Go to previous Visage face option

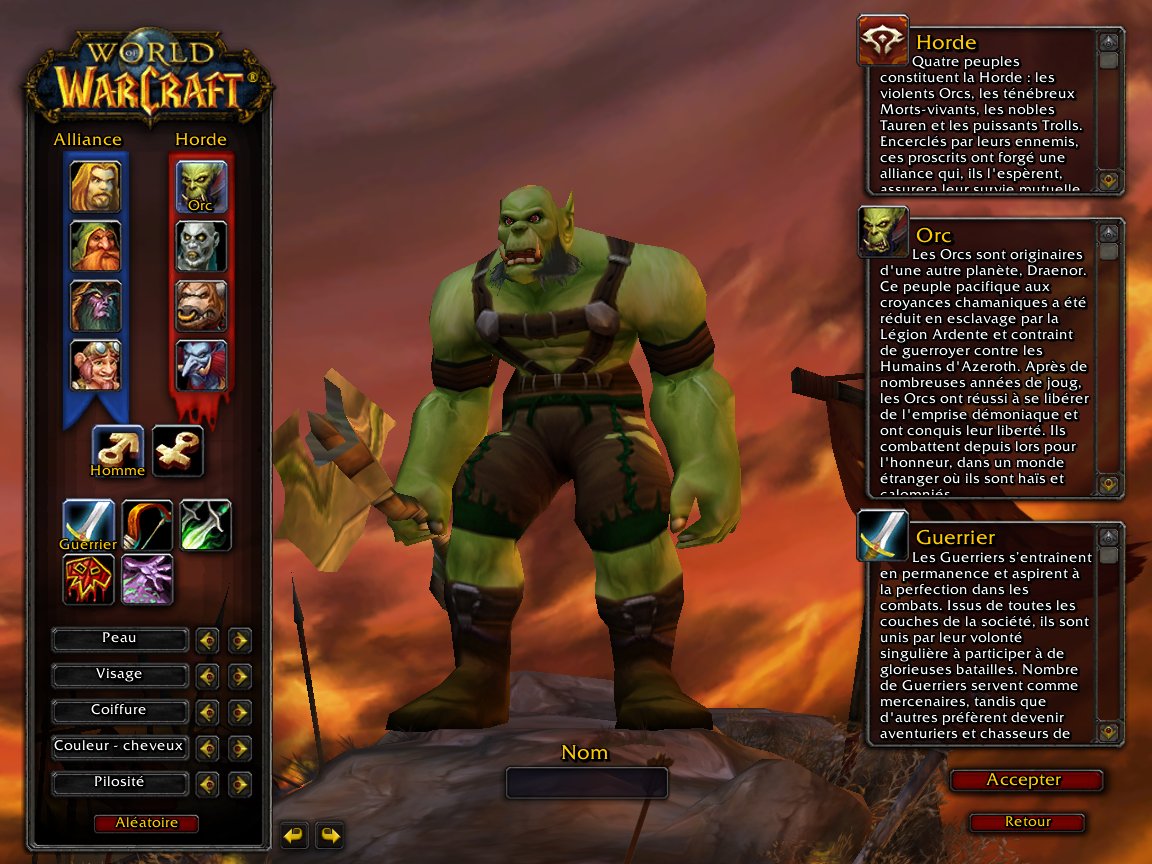point(207,676)
